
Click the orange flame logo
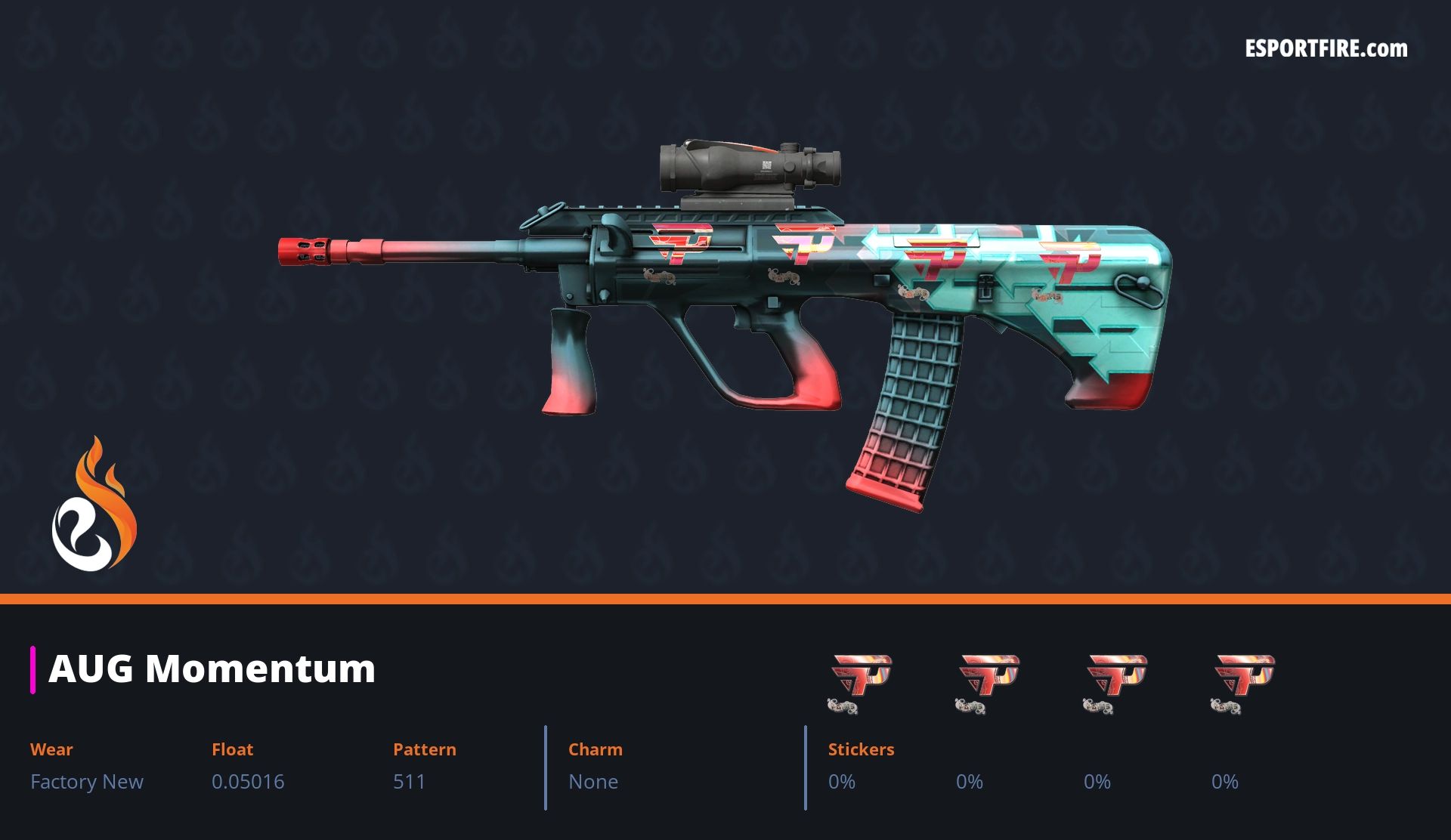point(94,505)
